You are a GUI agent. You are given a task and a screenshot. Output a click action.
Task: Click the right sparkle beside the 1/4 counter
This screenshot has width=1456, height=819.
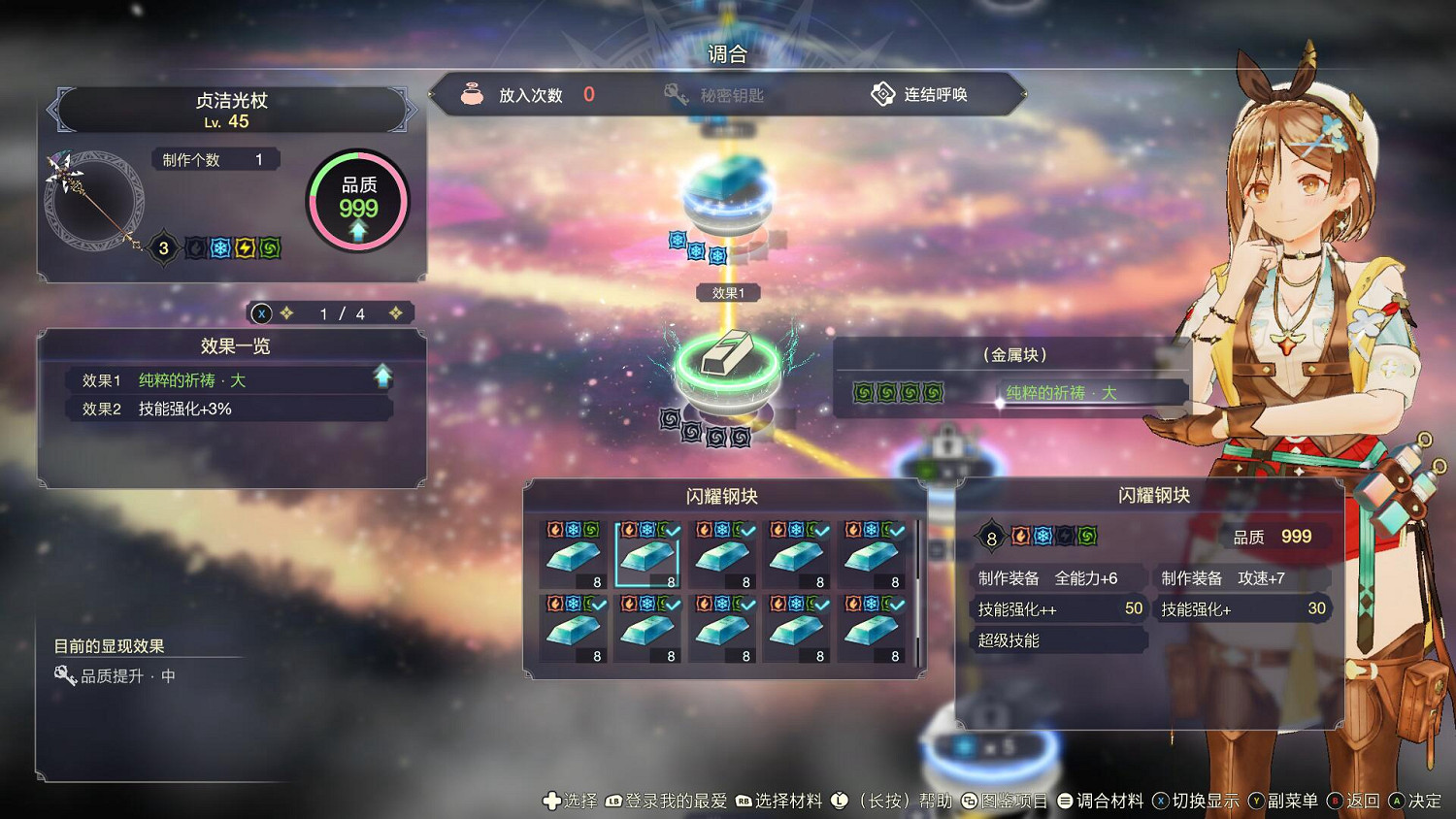(x=396, y=312)
